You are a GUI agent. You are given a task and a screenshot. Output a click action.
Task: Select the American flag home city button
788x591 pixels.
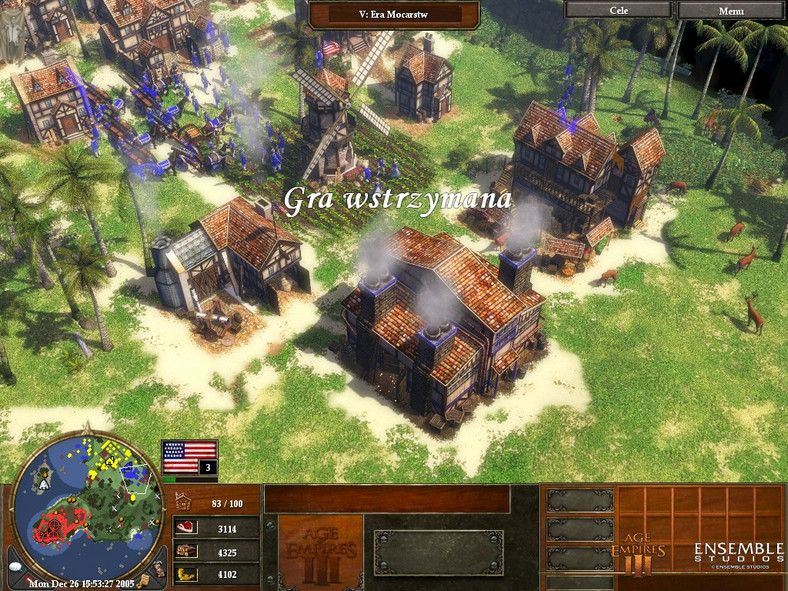(x=189, y=457)
